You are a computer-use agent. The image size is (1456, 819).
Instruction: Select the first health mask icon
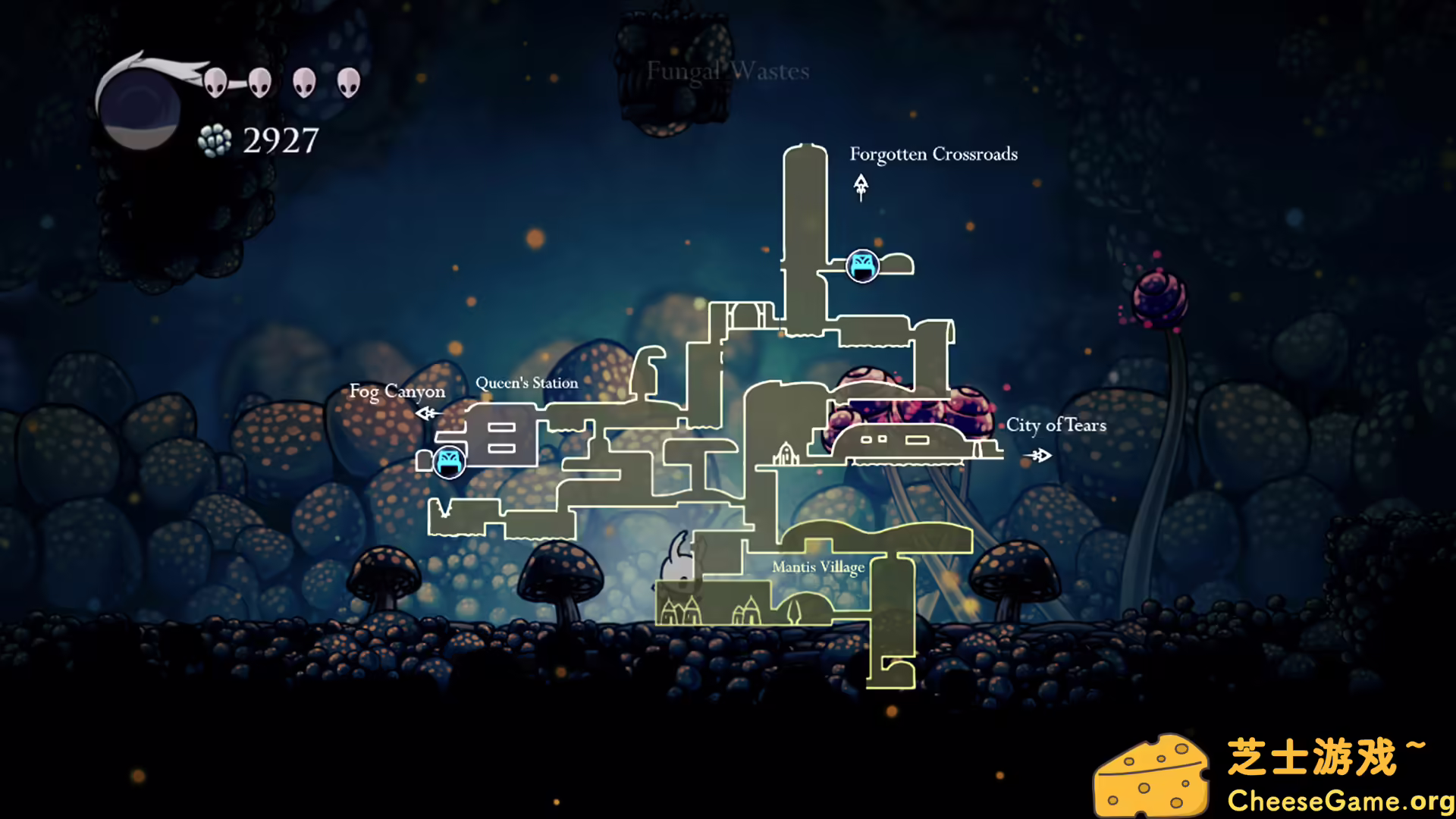pos(215,83)
